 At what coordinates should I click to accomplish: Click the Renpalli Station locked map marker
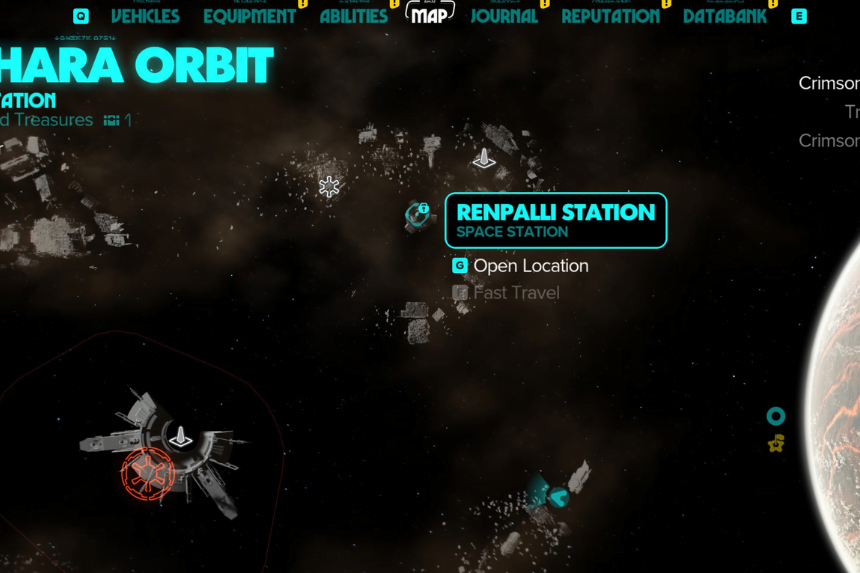click(417, 213)
